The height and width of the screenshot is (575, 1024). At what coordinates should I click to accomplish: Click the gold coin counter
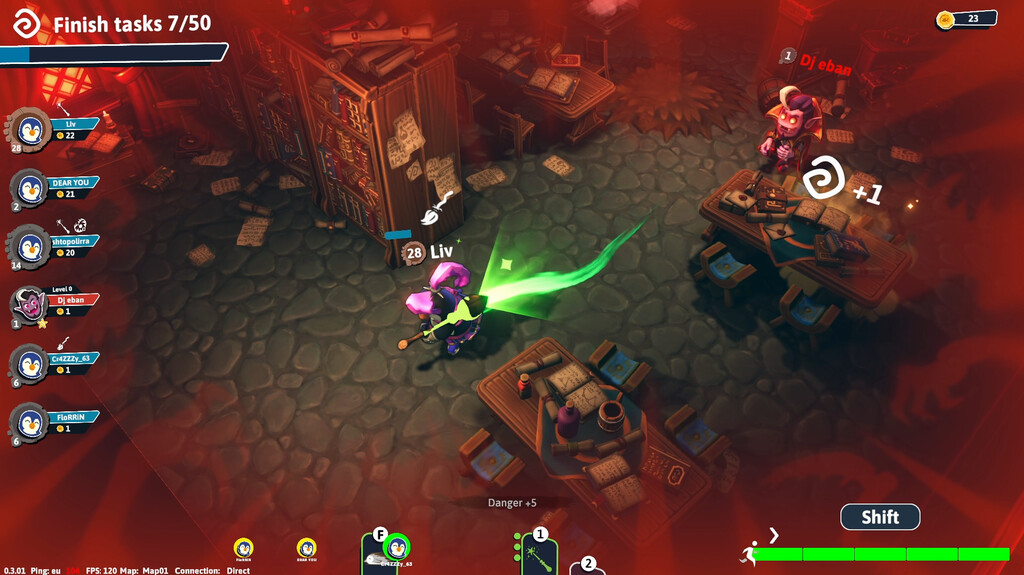pyautogui.click(x=967, y=18)
